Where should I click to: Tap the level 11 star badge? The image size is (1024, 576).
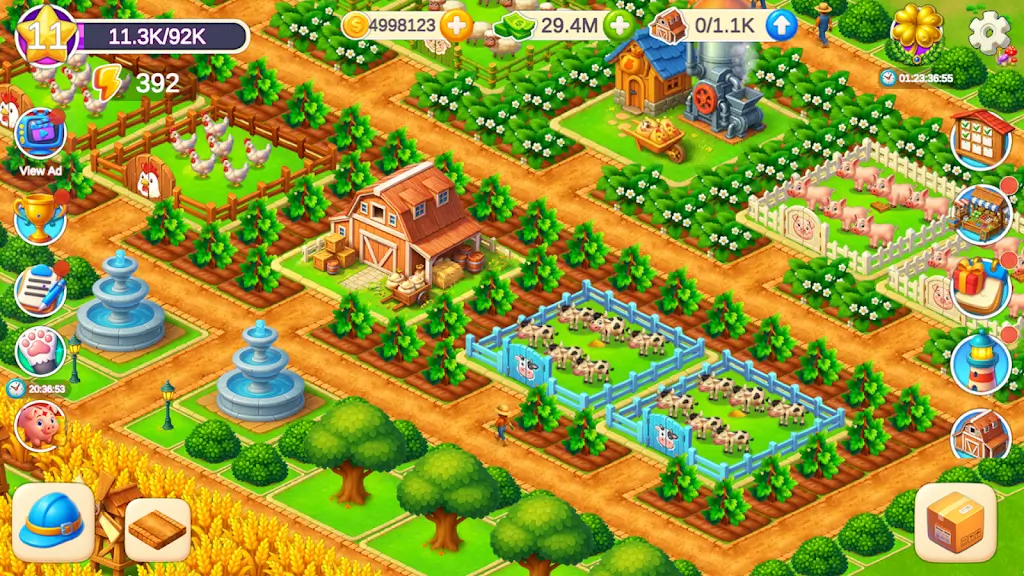[x=46, y=35]
